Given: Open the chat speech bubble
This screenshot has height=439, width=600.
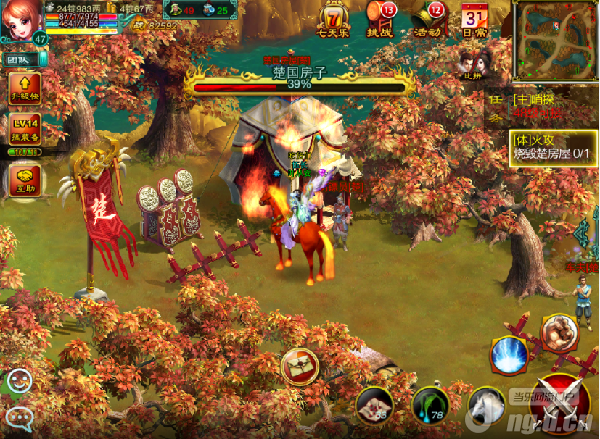Looking at the screenshot, I should (x=19, y=417).
